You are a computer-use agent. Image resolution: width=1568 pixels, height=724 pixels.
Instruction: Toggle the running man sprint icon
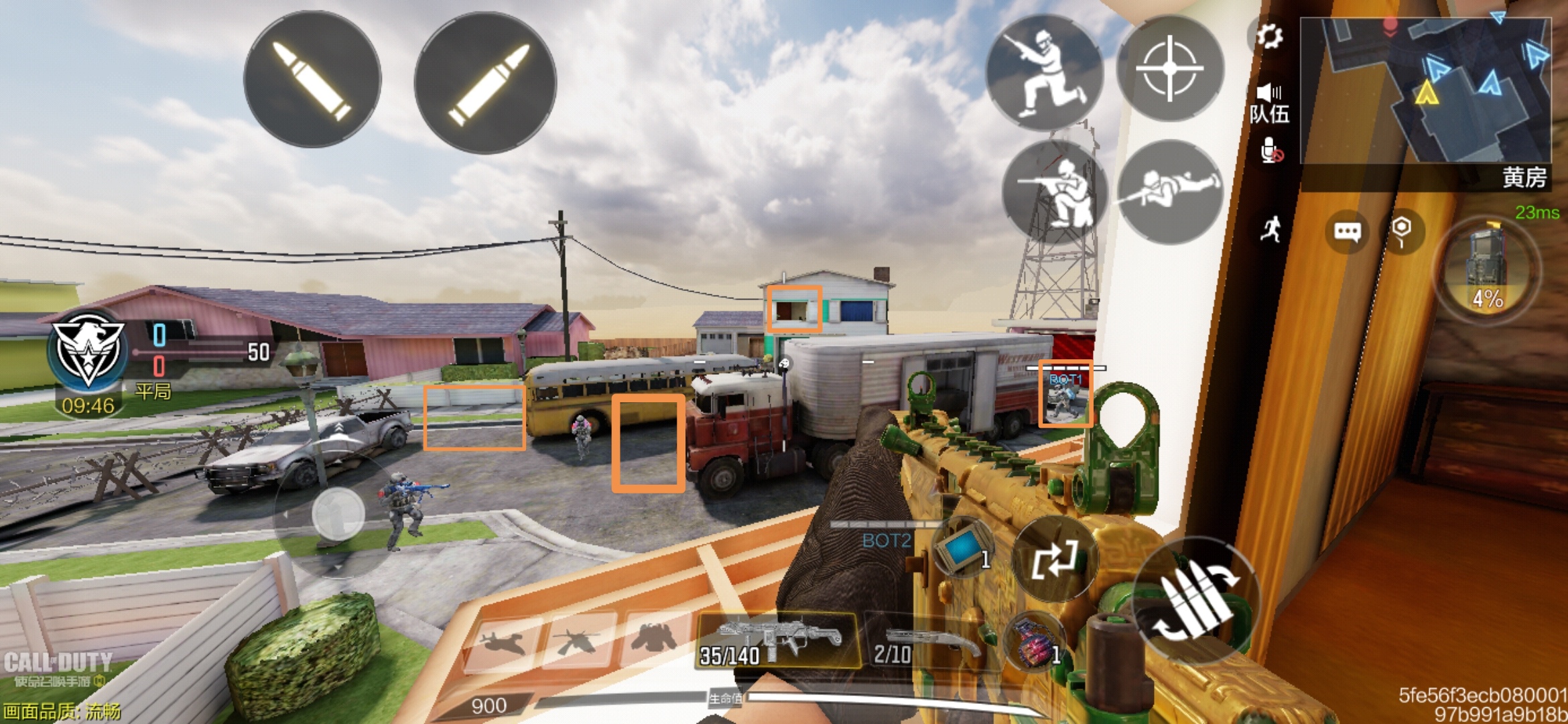[1270, 229]
